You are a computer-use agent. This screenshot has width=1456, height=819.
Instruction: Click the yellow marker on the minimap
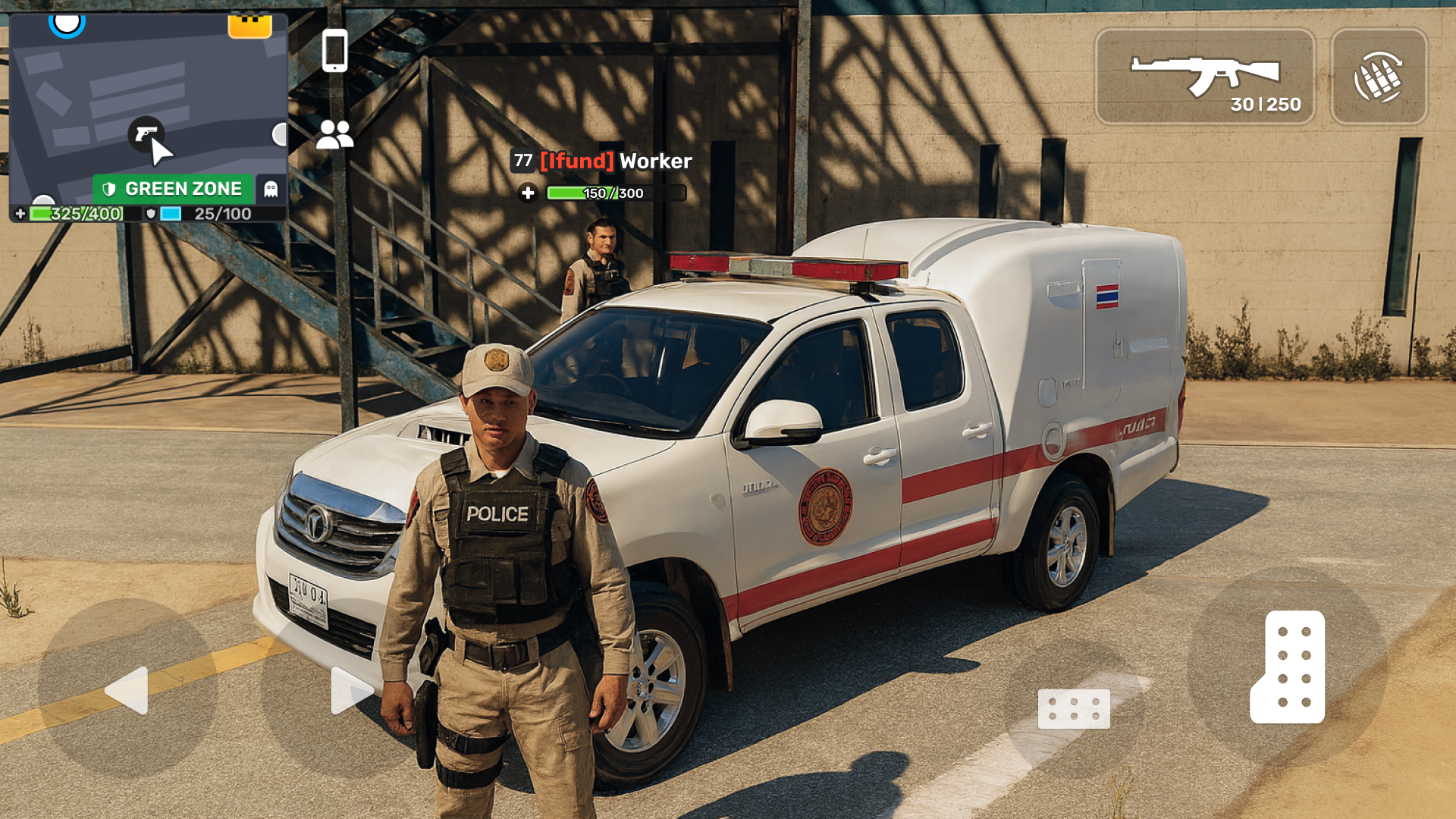click(x=249, y=26)
